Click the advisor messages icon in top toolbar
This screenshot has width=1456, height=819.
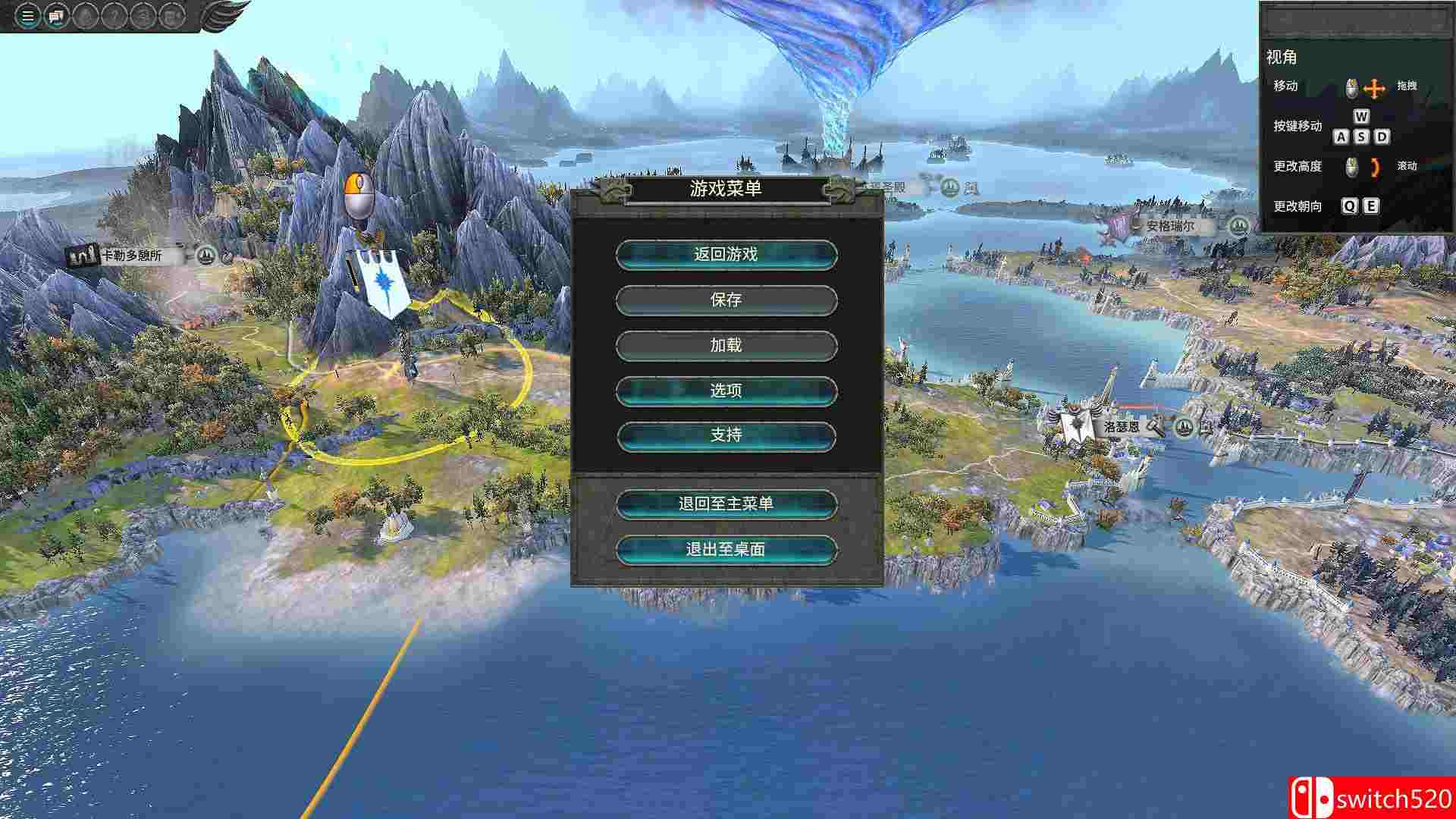(x=54, y=16)
